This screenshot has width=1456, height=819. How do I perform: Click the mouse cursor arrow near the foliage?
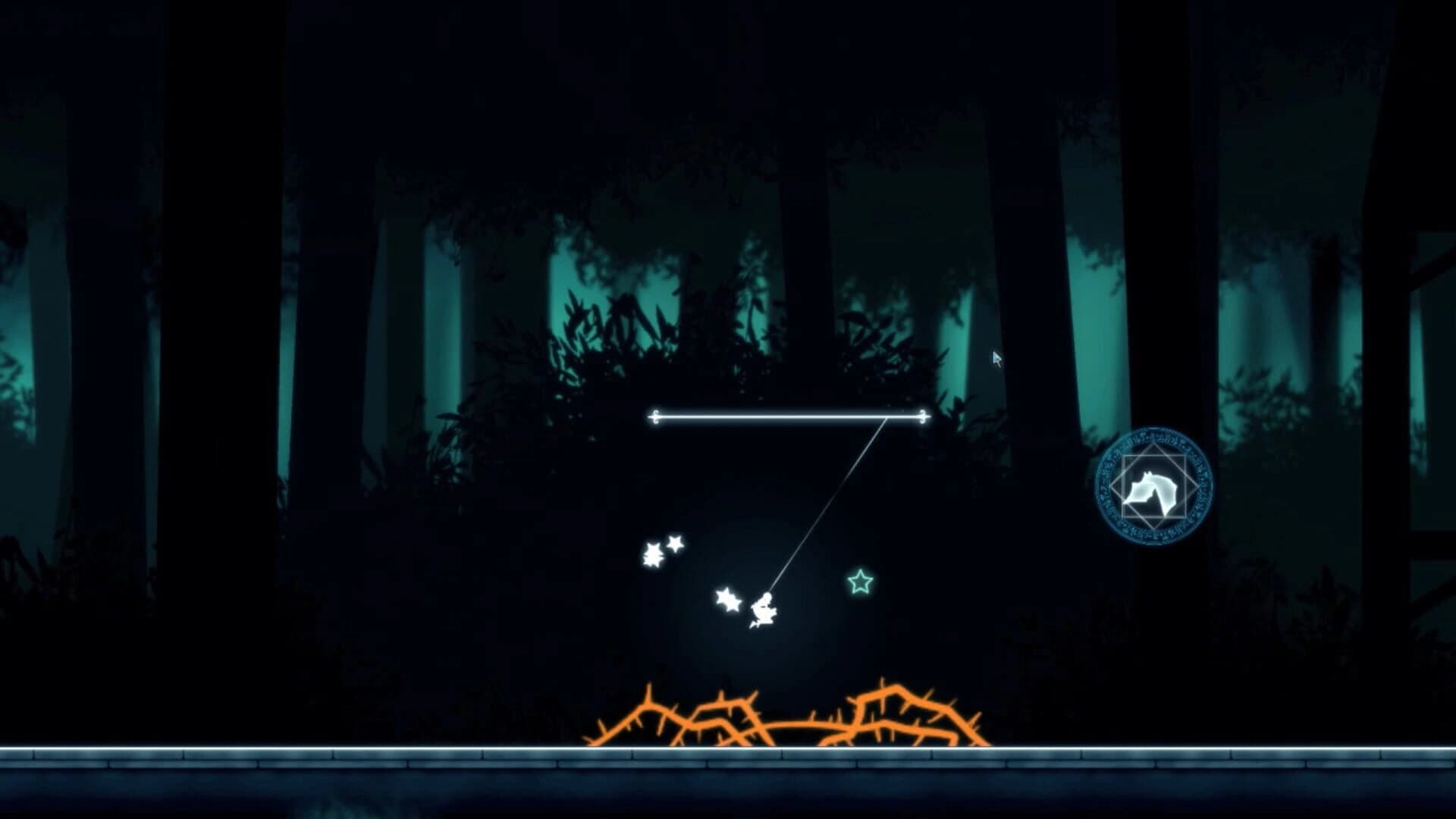[996, 356]
